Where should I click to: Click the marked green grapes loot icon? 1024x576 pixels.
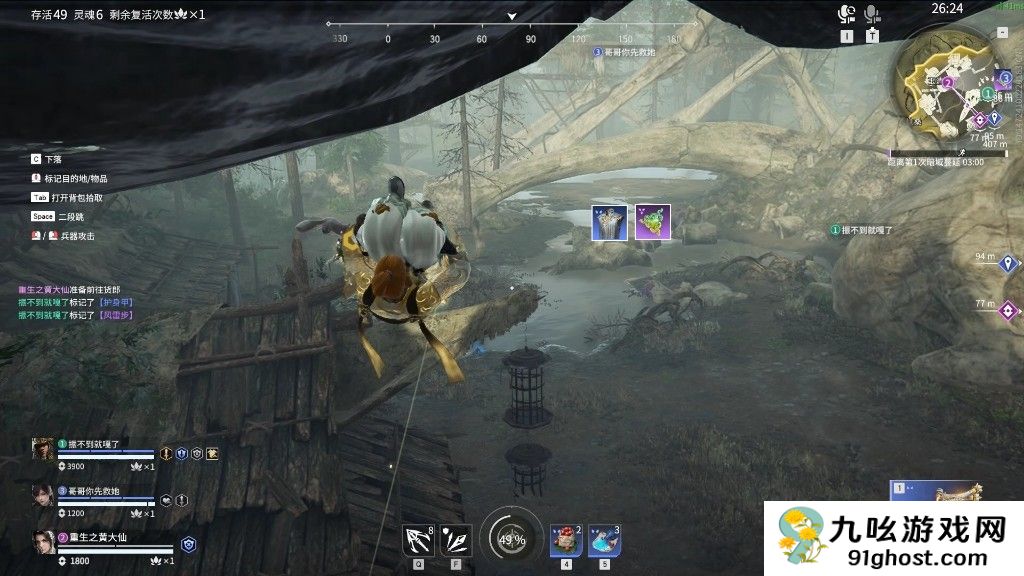pyautogui.click(x=653, y=221)
